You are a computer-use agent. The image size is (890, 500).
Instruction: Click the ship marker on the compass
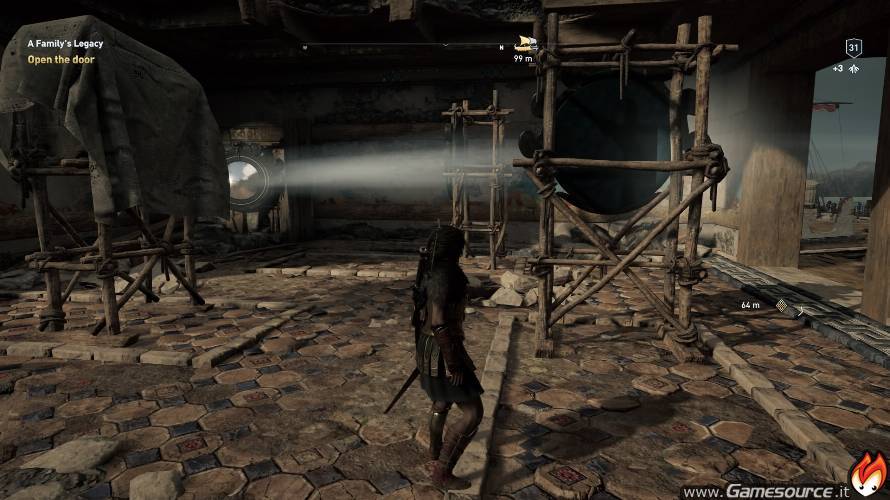pos(522,43)
